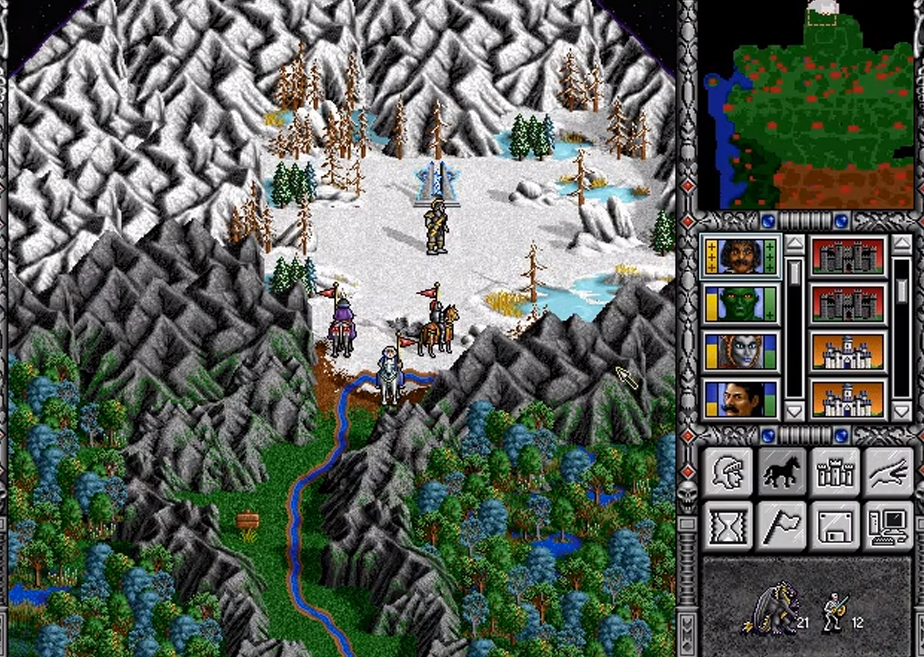Cast a spell using the hand button
This screenshot has height=657, width=924.
[888, 471]
